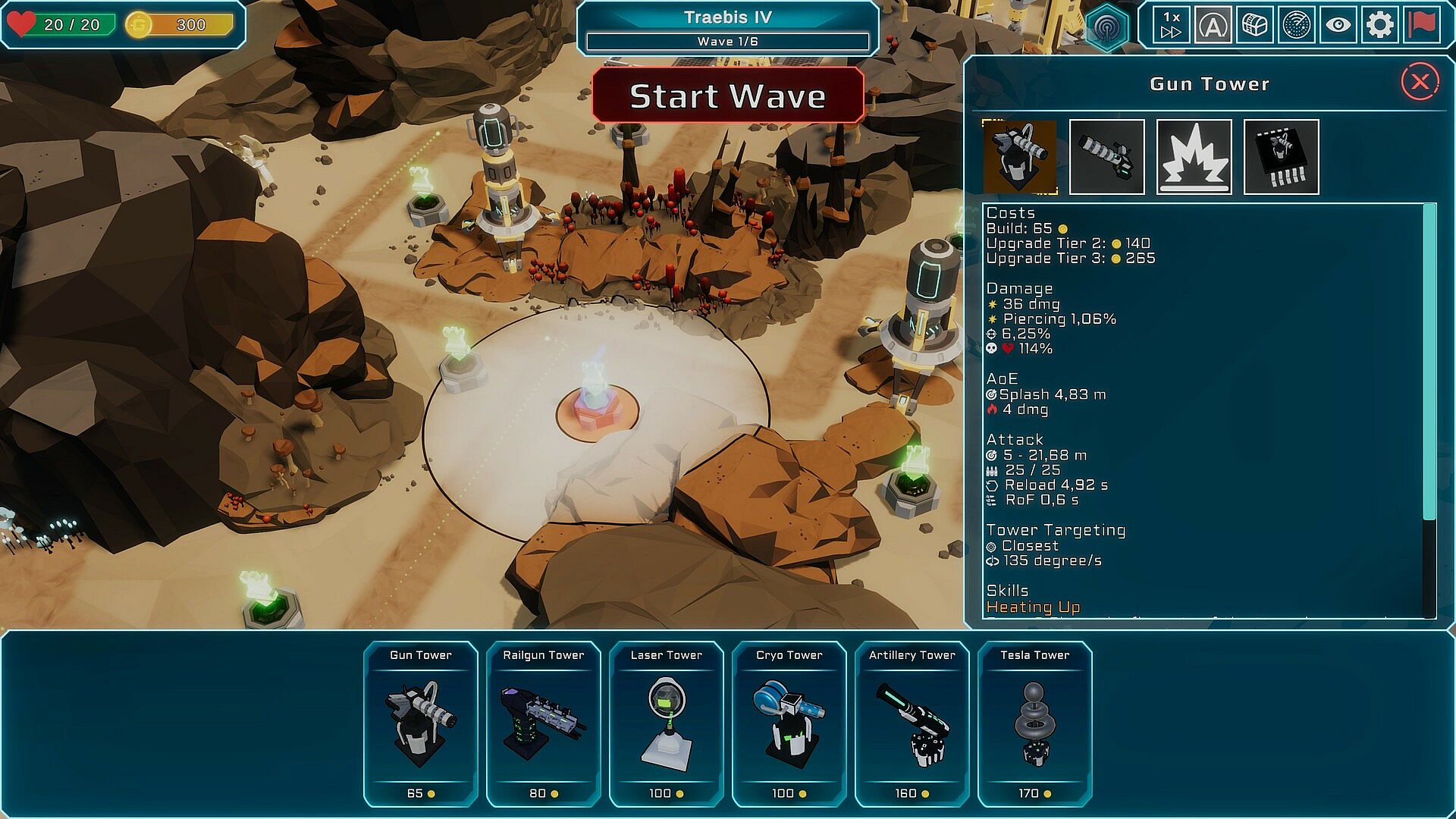The width and height of the screenshot is (1456, 819).
Task: Start the wave
Action: pyautogui.click(x=727, y=96)
